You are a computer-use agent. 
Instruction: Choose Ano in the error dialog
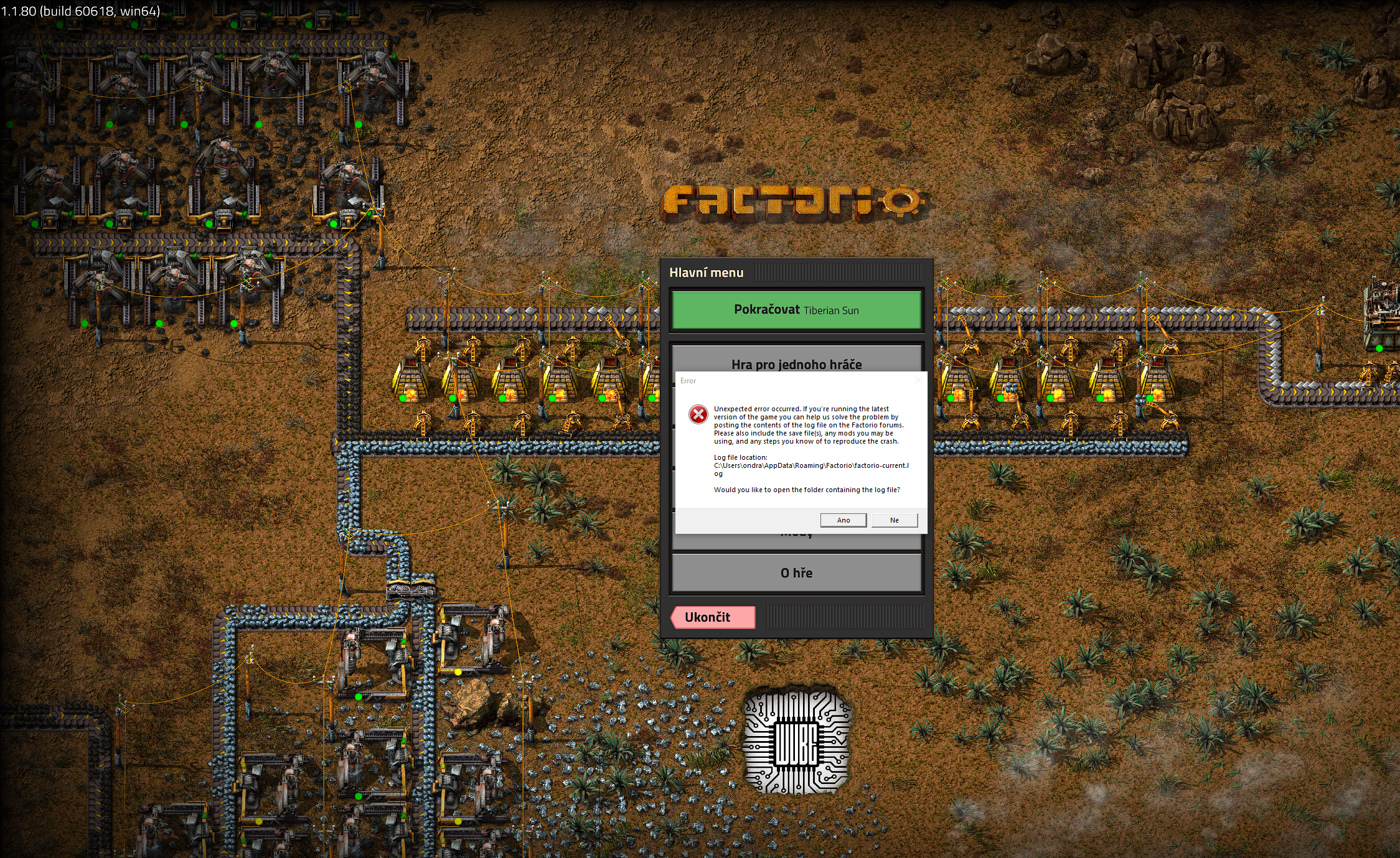click(843, 520)
